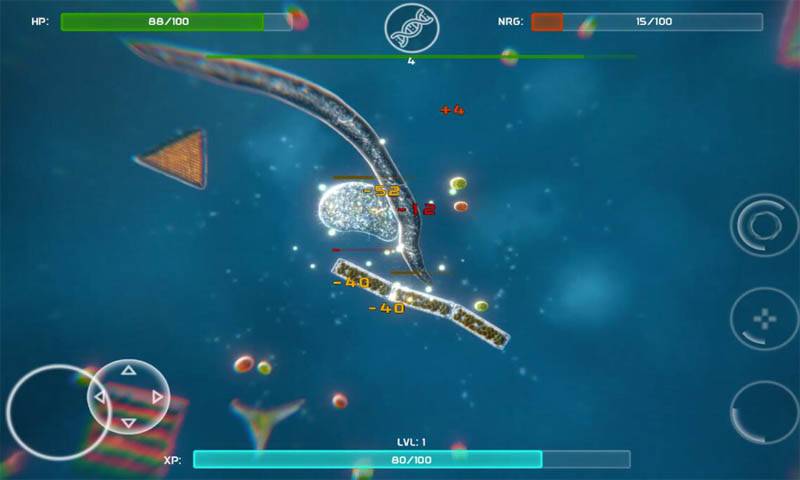
Task: Tap the four-dot cross ability button
Action: [763, 320]
